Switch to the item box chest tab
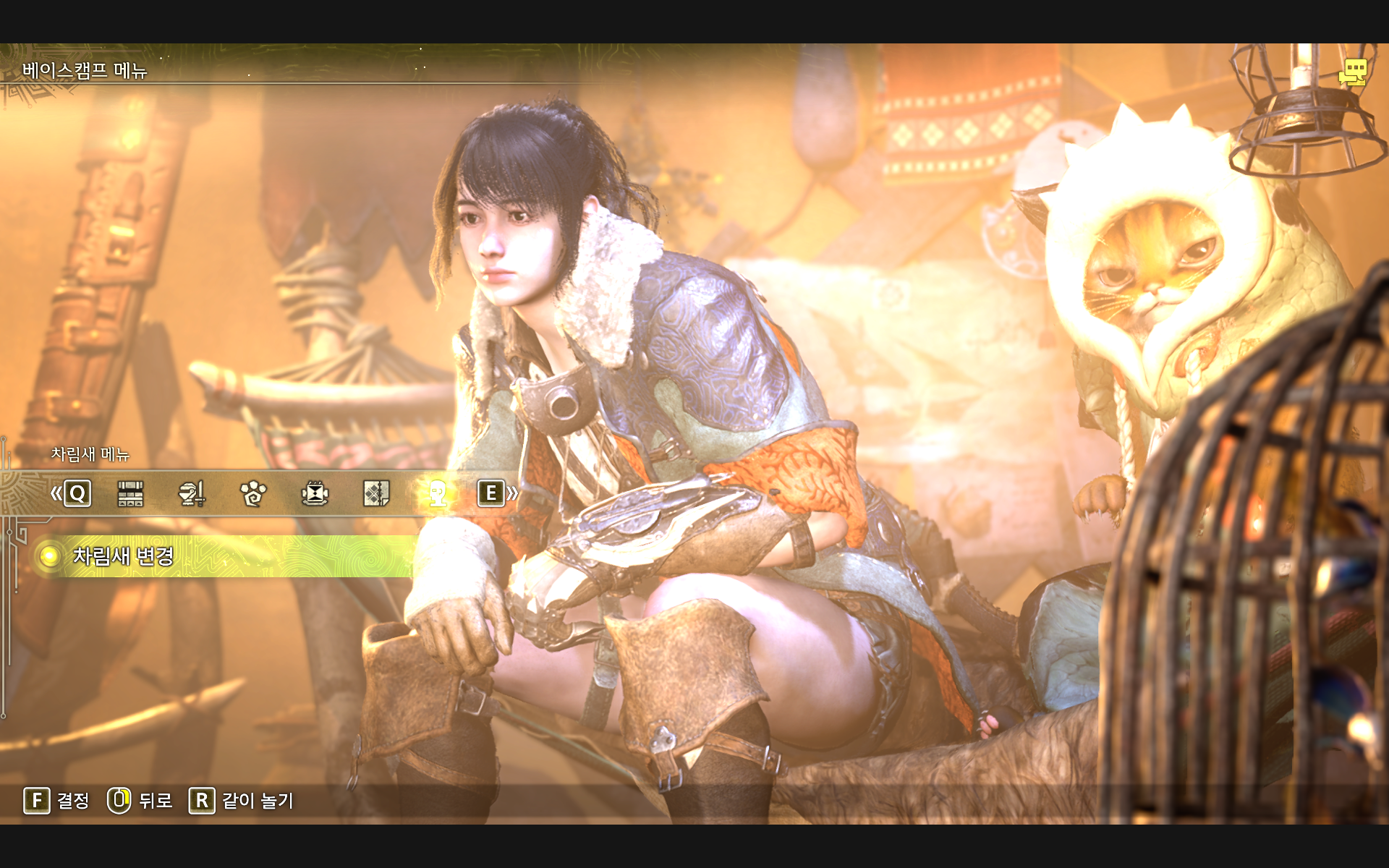1389x868 pixels. 130,494
